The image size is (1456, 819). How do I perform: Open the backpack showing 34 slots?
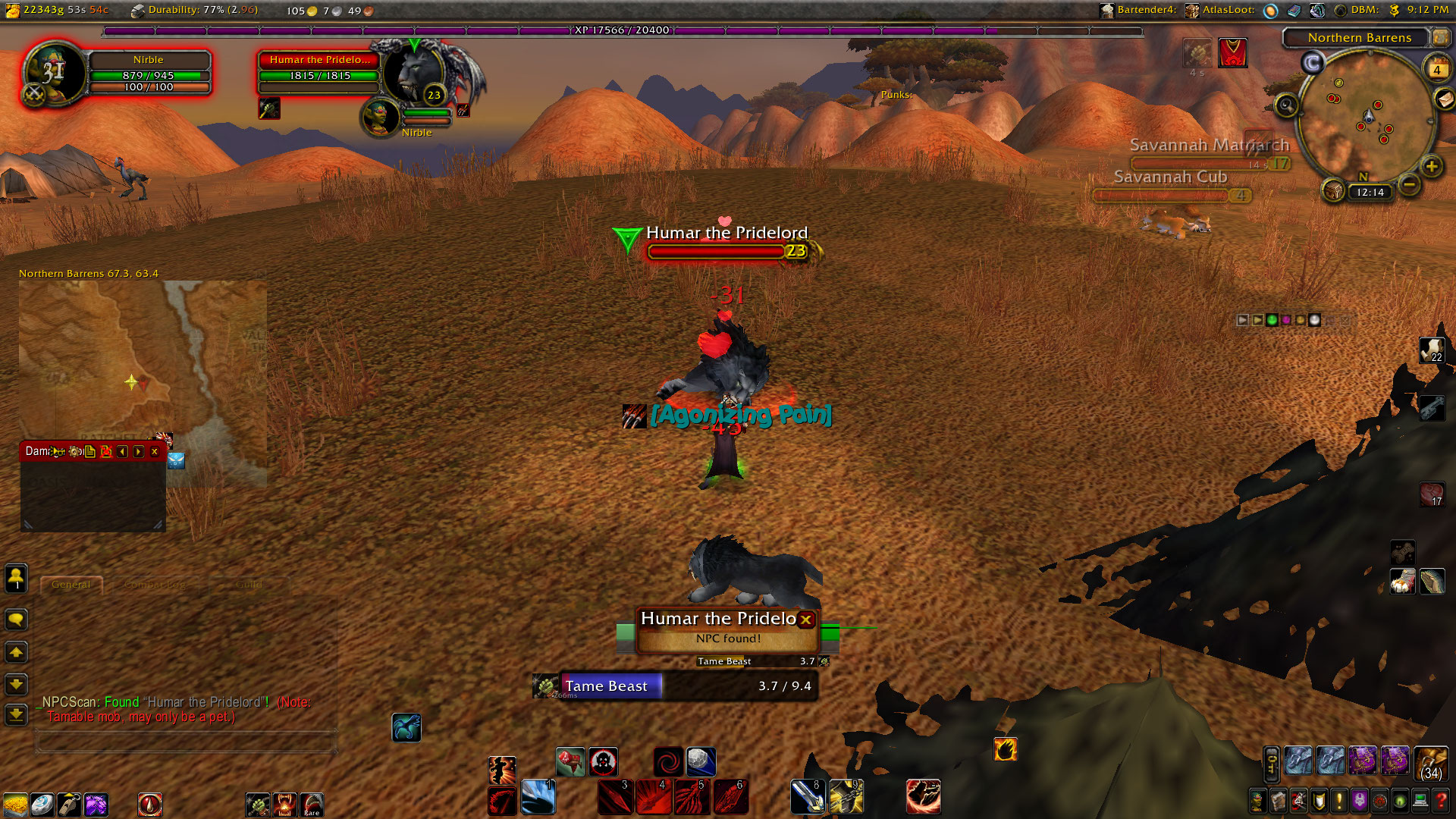(x=1430, y=764)
